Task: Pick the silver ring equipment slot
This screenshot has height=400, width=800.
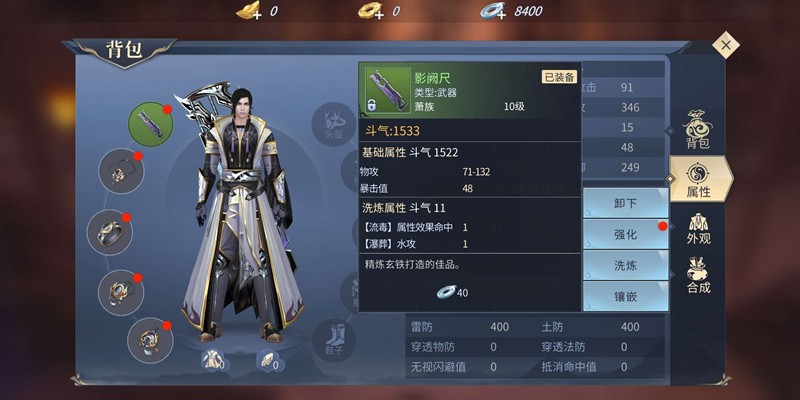Action: tap(110, 232)
